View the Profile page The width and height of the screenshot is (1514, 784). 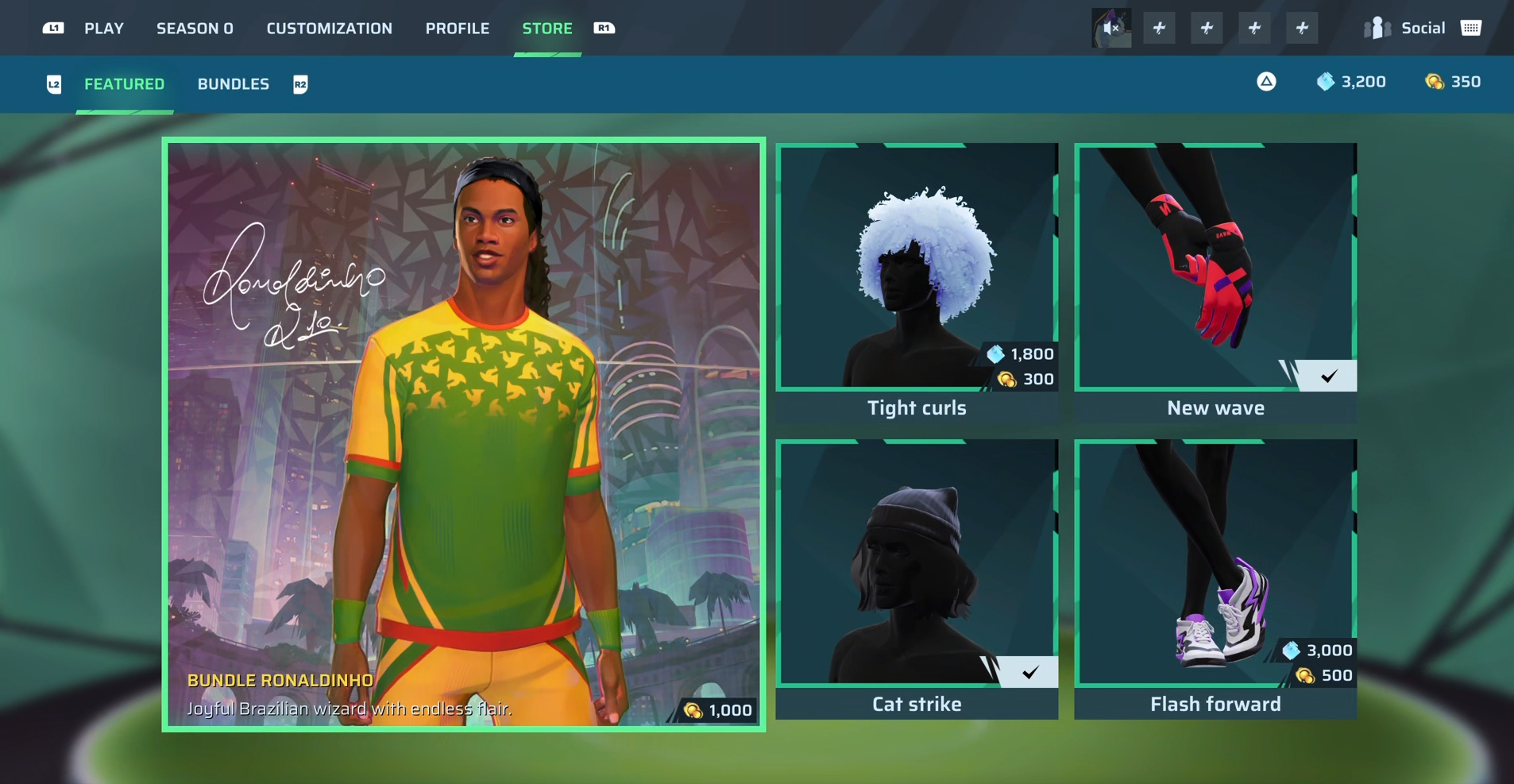point(457,29)
